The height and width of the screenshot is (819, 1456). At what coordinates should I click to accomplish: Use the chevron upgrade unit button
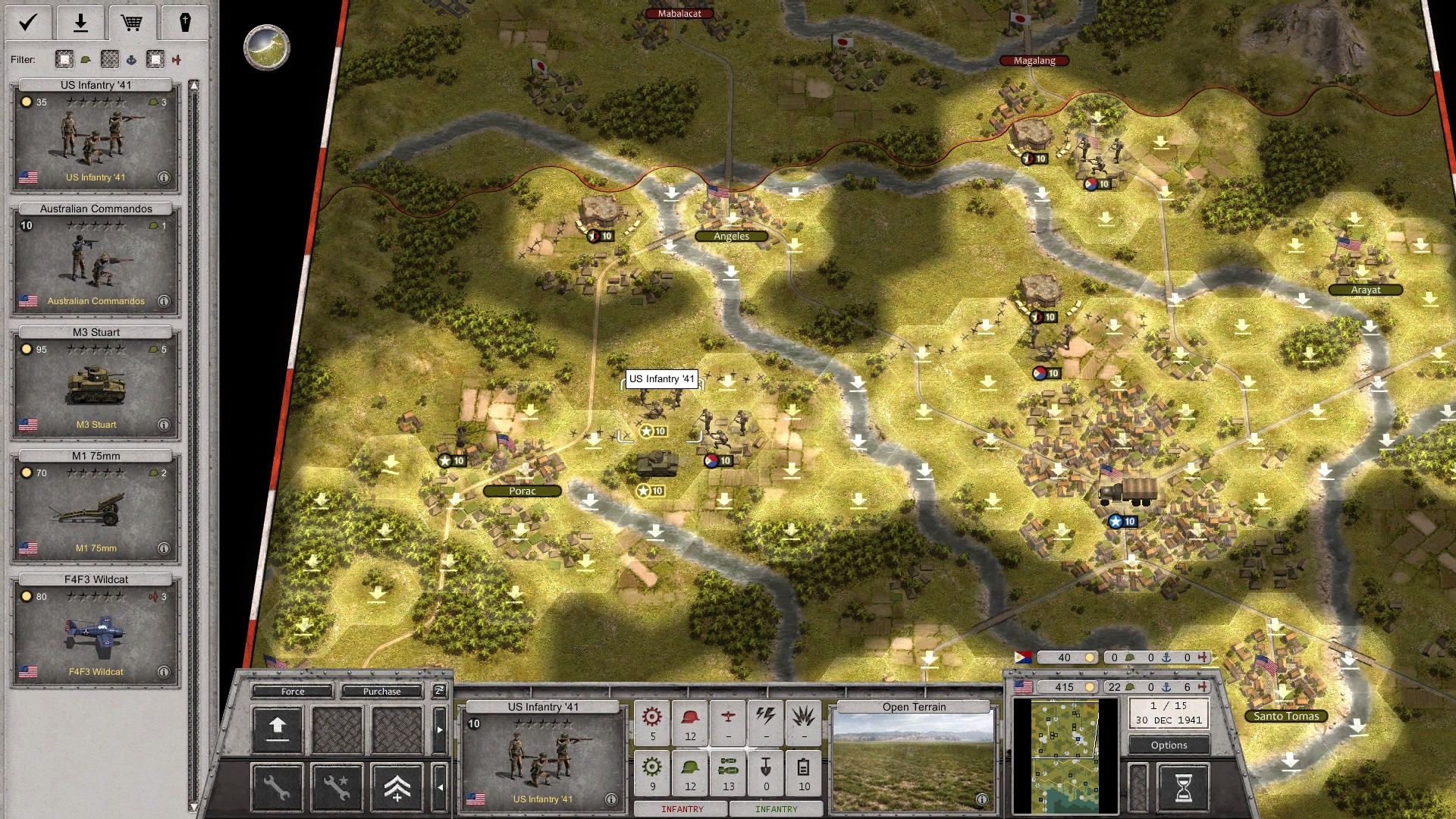[397, 788]
